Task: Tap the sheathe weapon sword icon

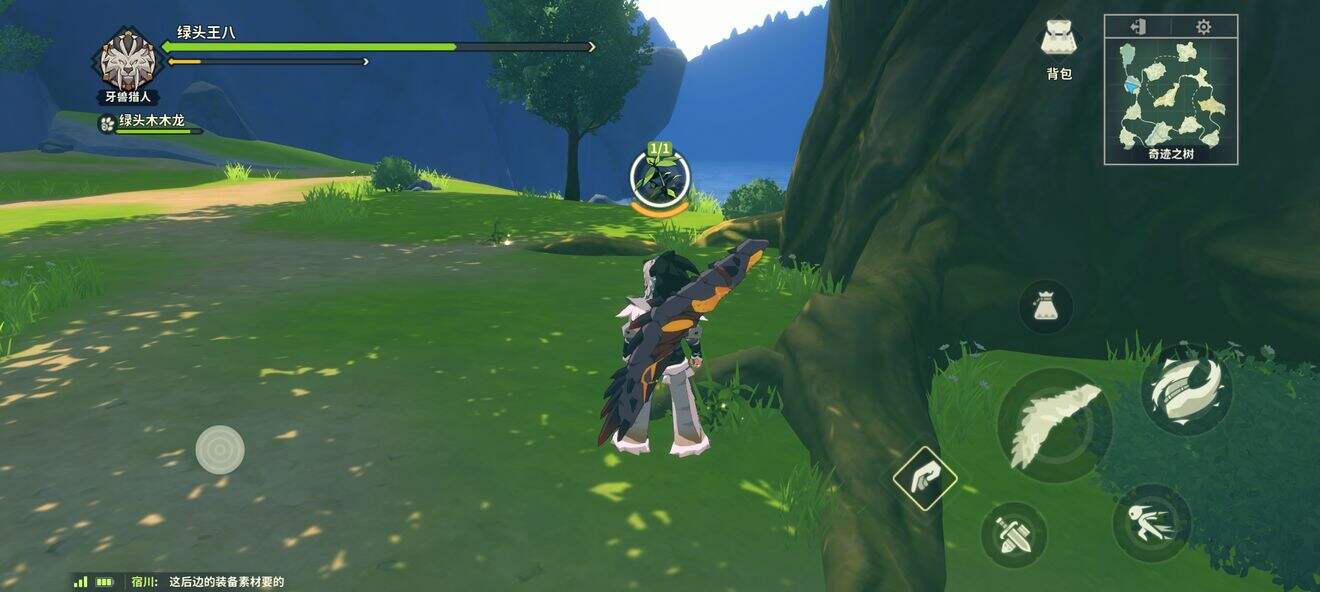Action: 1013,535
